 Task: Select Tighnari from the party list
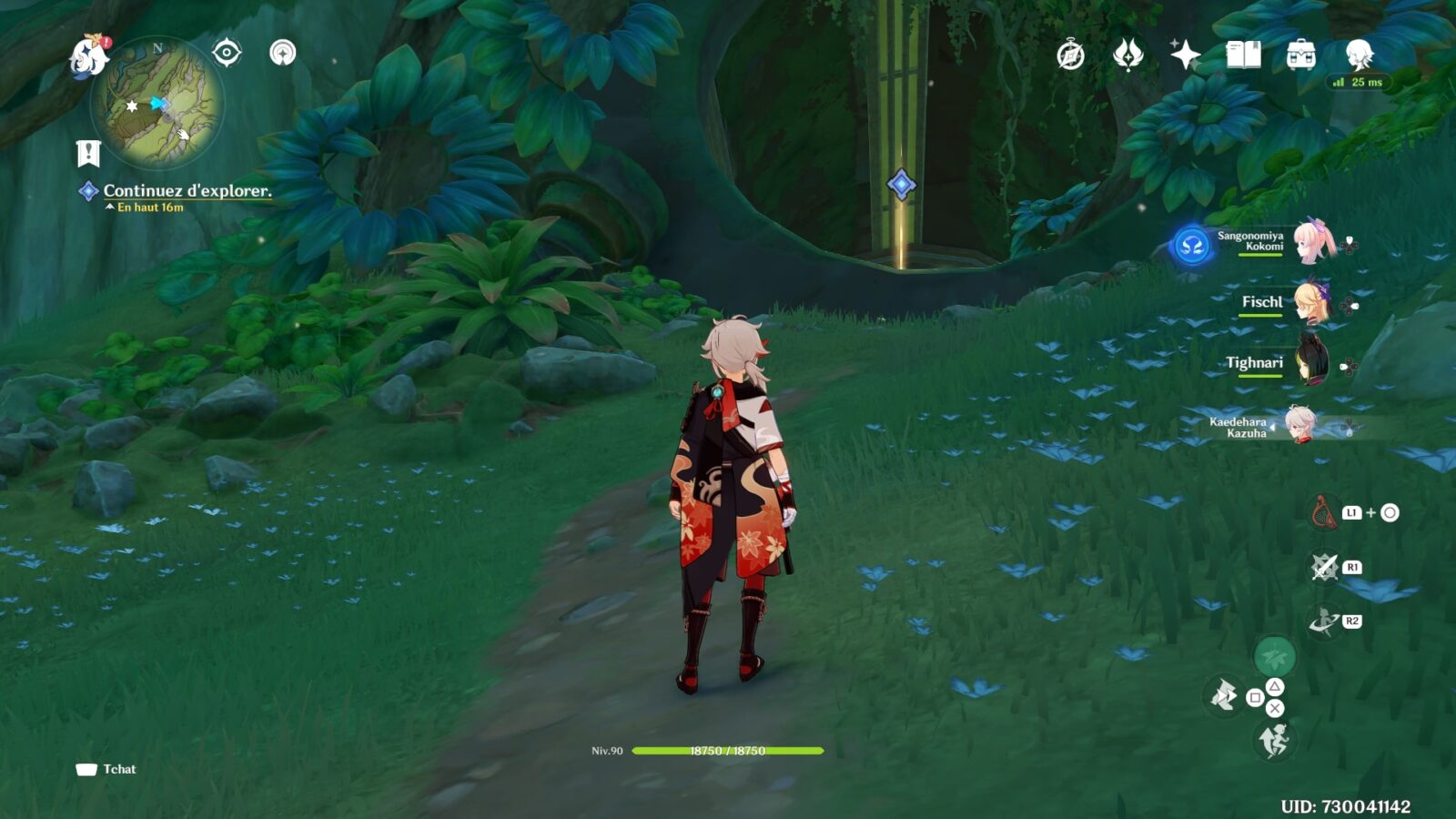click(1310, 362)
